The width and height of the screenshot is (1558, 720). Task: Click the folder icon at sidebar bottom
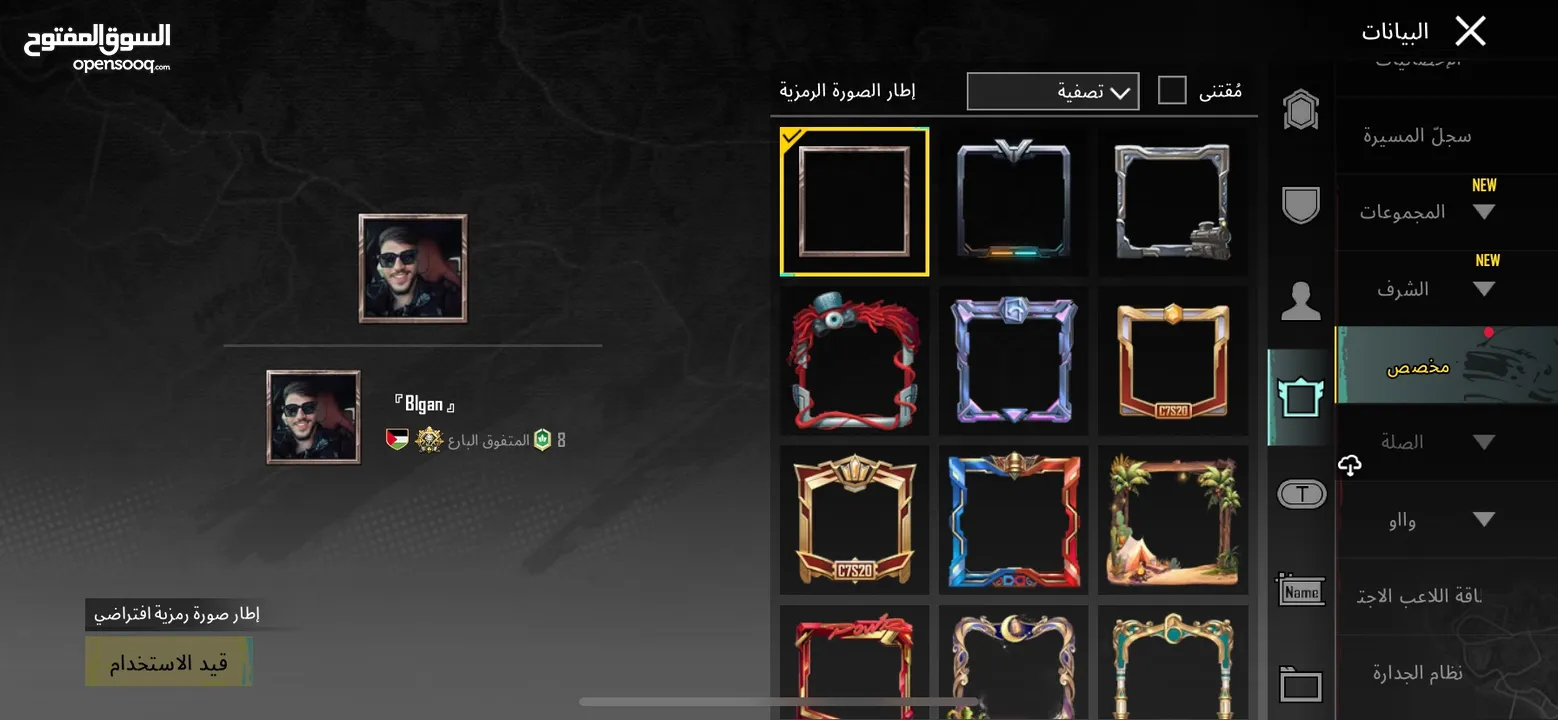(x=1300, y=684)
